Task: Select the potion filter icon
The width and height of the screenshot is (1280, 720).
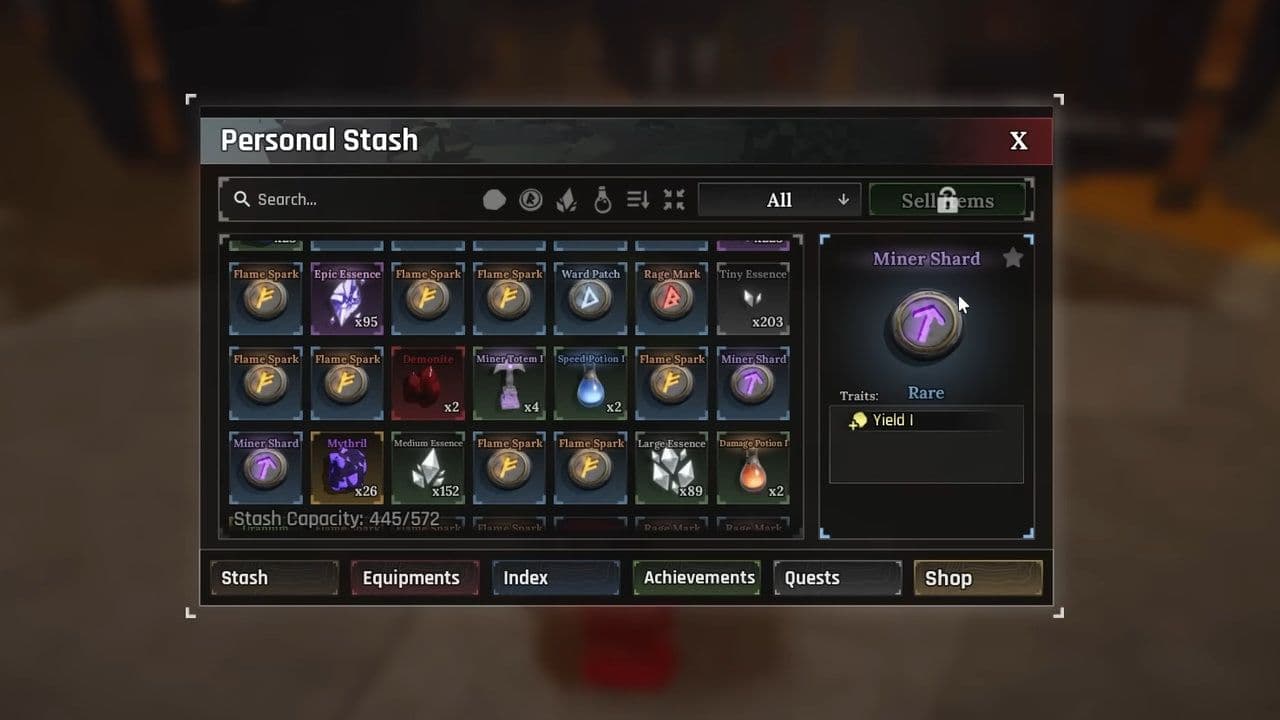Action: [x=602, y=199]
